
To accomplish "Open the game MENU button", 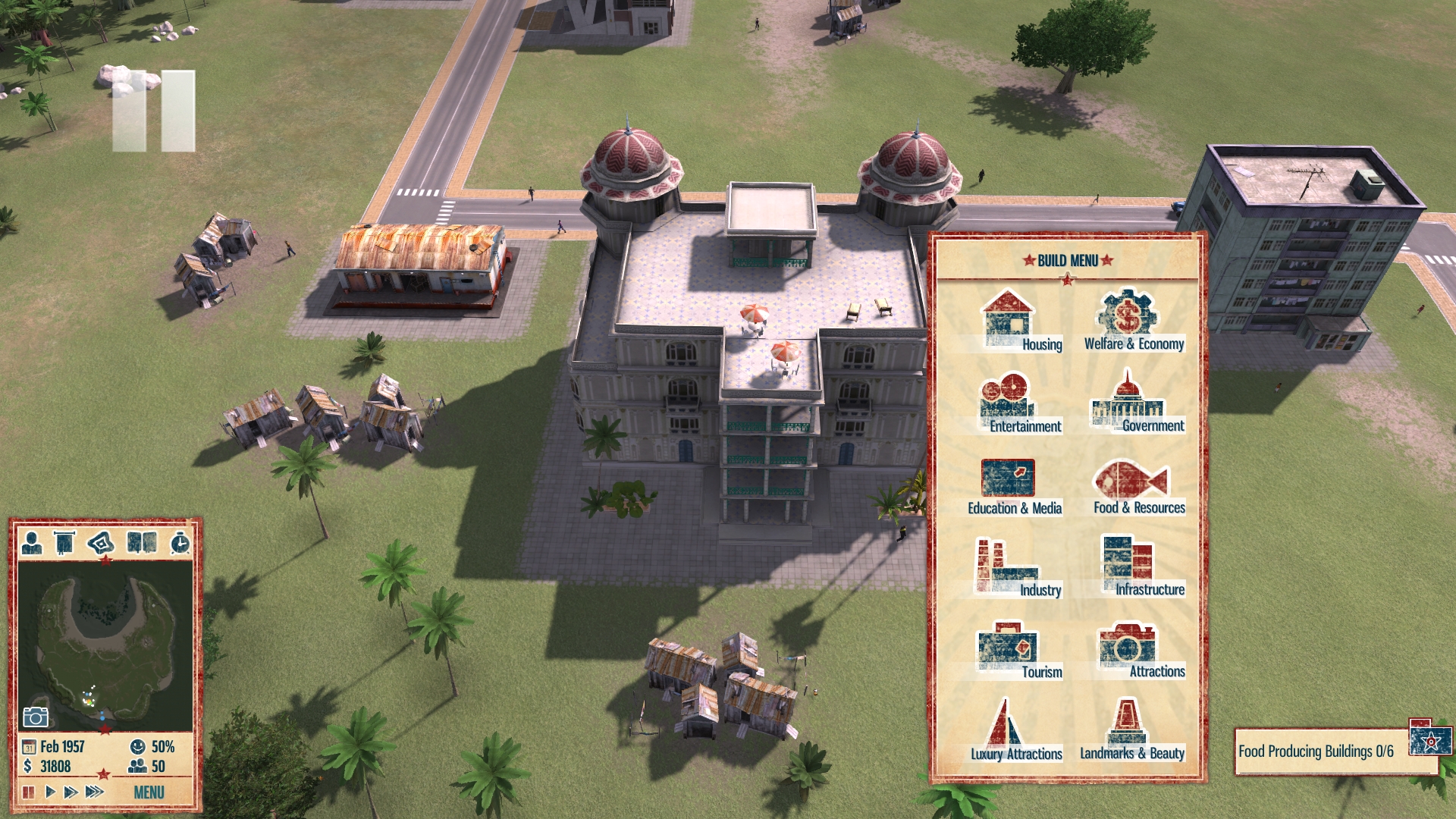I will (149, 792).
